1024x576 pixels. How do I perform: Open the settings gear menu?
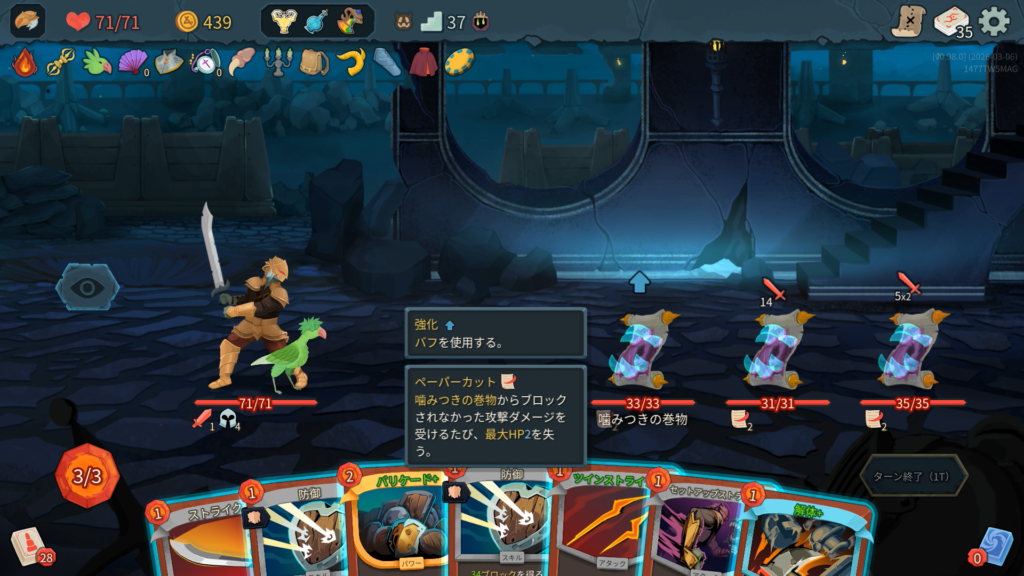pos(993,21)
